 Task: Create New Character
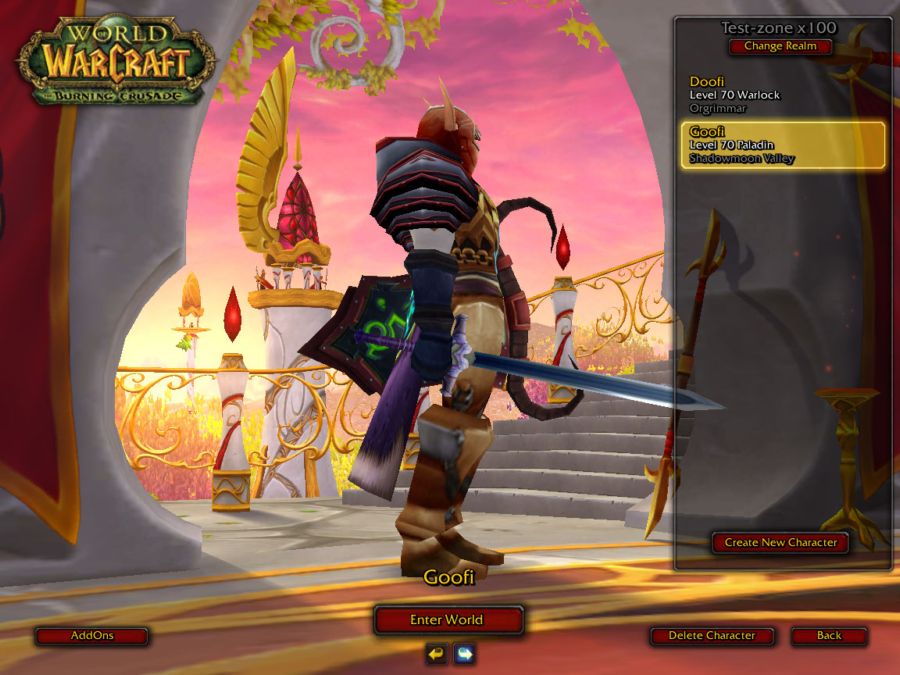[781, 543]
